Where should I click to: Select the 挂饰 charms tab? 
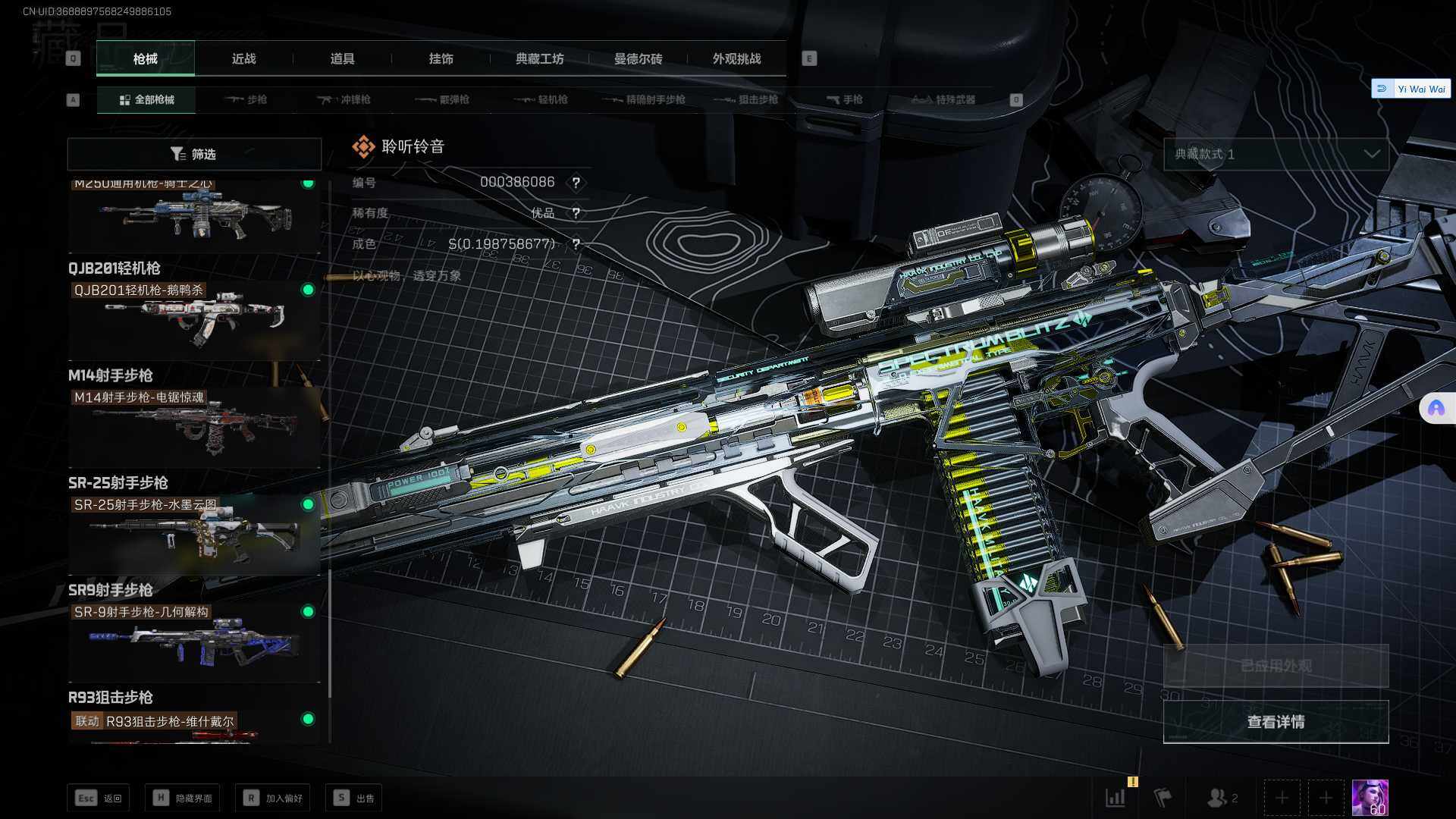point(441,58)
